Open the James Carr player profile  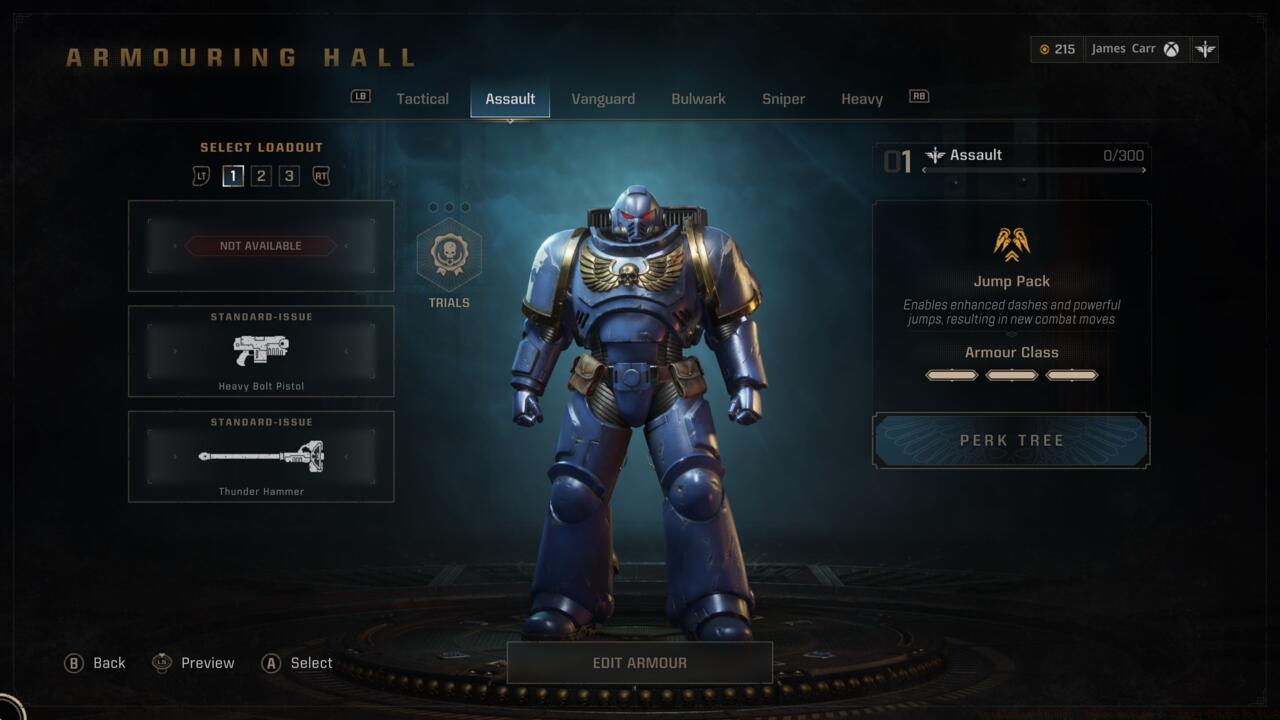coord(1134,49)
